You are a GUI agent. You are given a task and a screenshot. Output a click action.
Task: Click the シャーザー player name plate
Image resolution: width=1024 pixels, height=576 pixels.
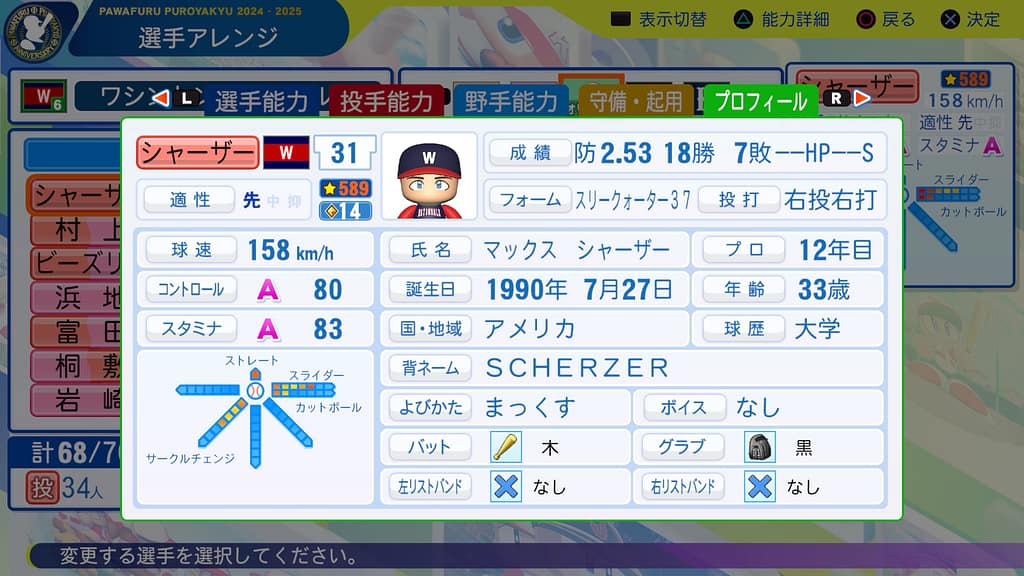(x=197, y=153)
